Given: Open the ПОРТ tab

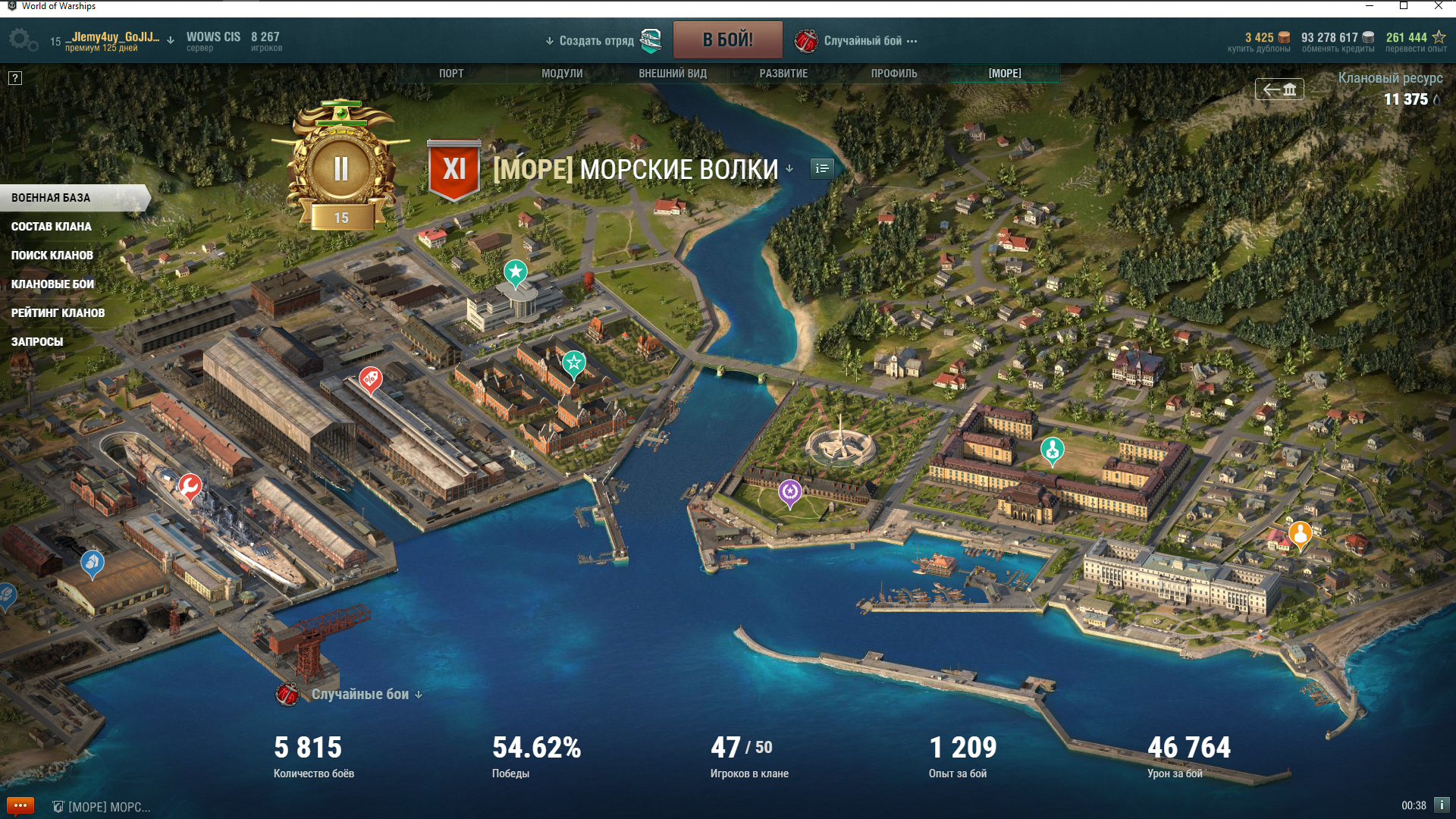Looking at the screenshot, I should 451,74.
